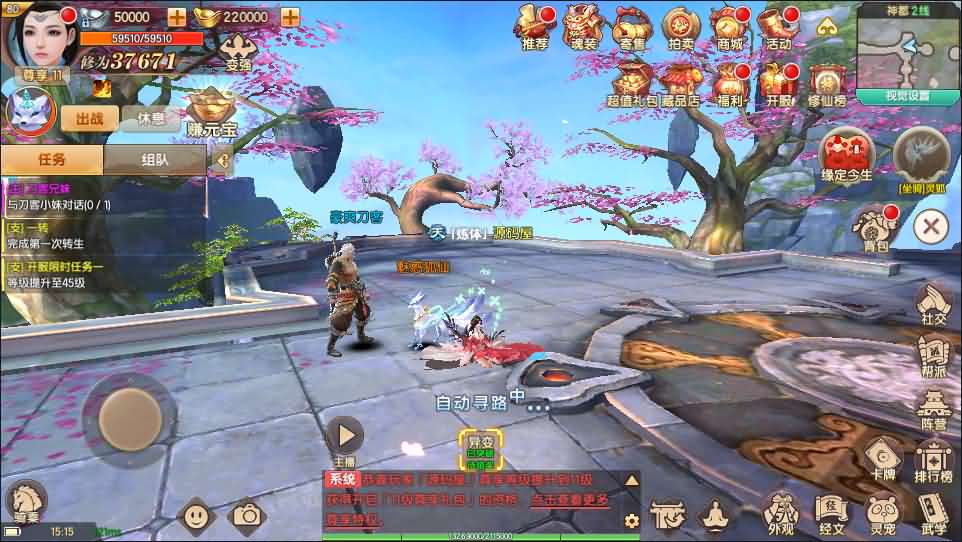
Task: Open the 灵宠 spirit pet menu
Action: (x=882, y=514)
